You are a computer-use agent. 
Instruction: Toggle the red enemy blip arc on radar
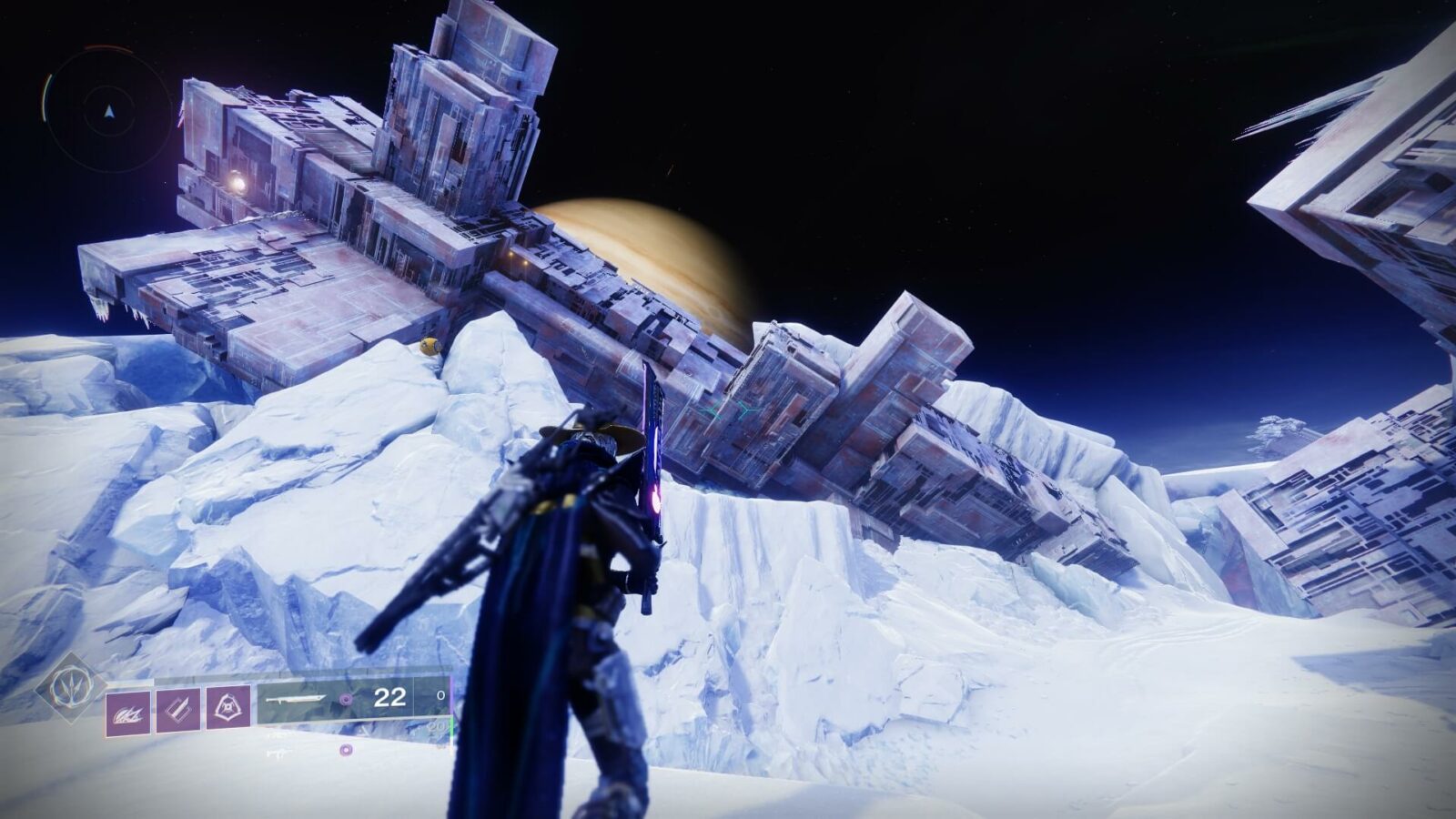coord(107,47)
